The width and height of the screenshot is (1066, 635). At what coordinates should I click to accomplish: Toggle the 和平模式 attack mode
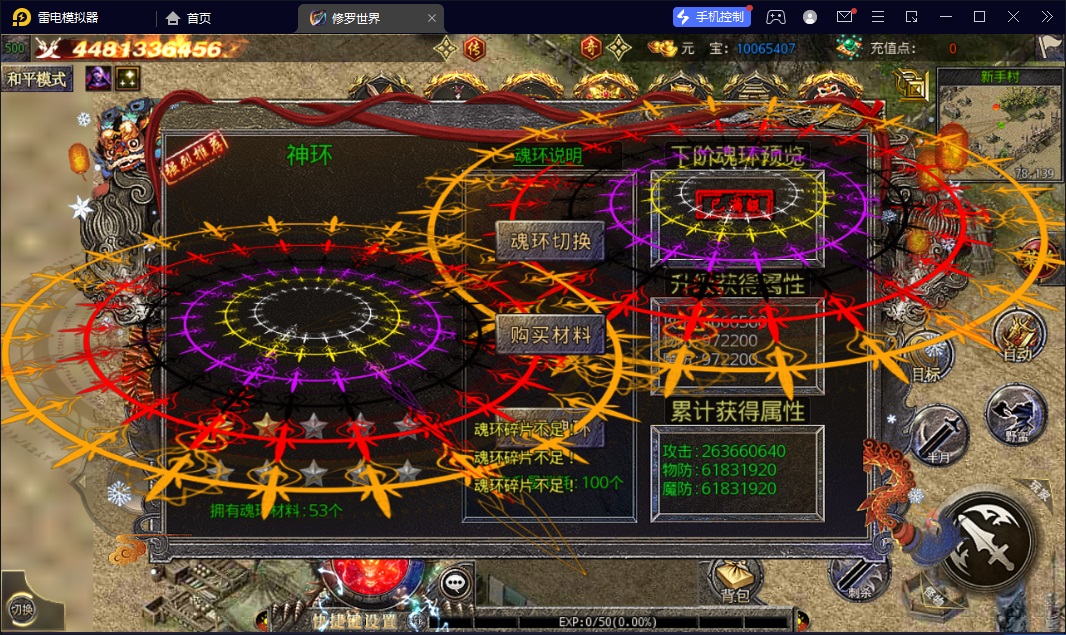click(37, 80)
